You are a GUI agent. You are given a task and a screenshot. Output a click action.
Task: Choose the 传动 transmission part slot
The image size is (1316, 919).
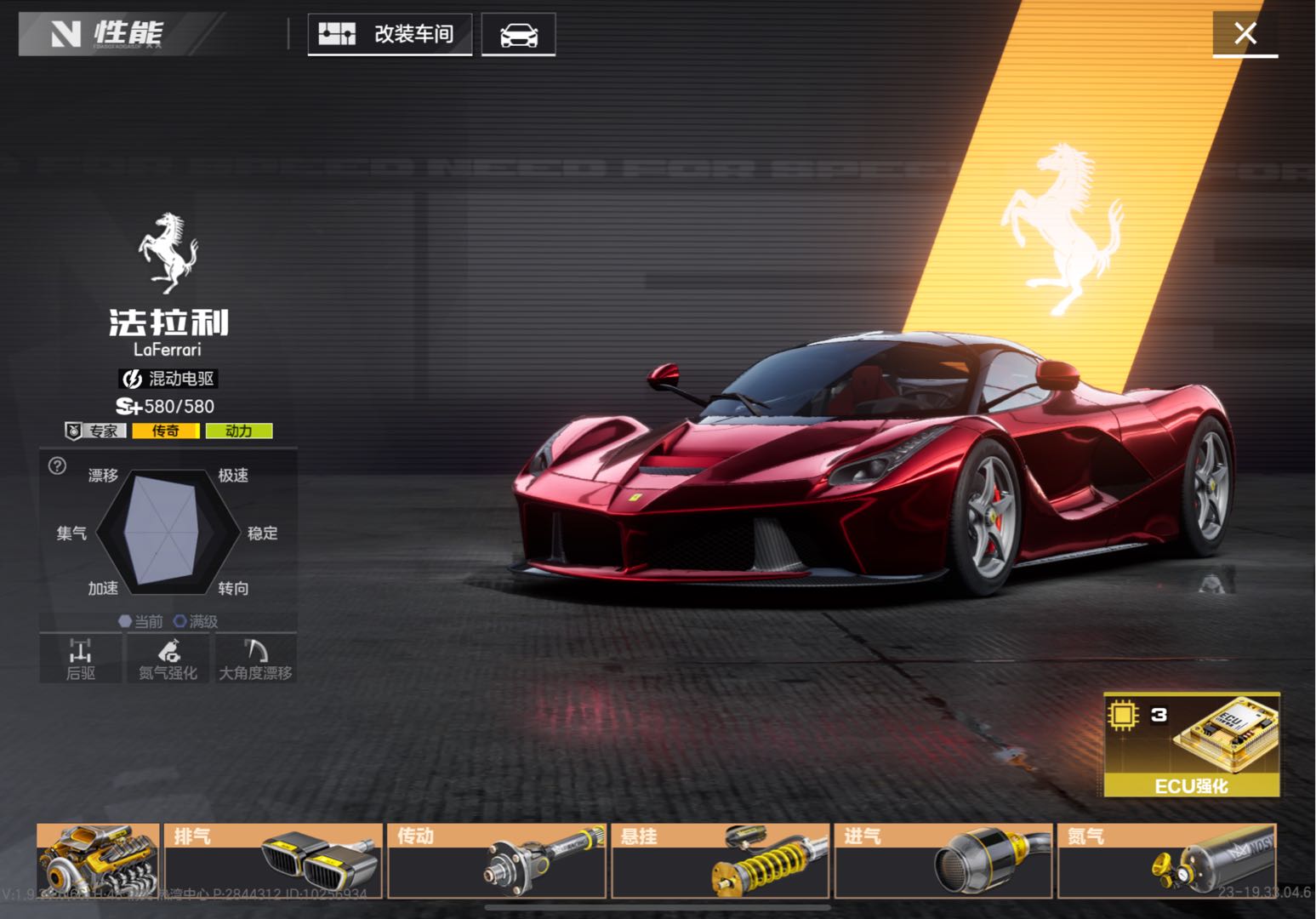click(497, 860)
